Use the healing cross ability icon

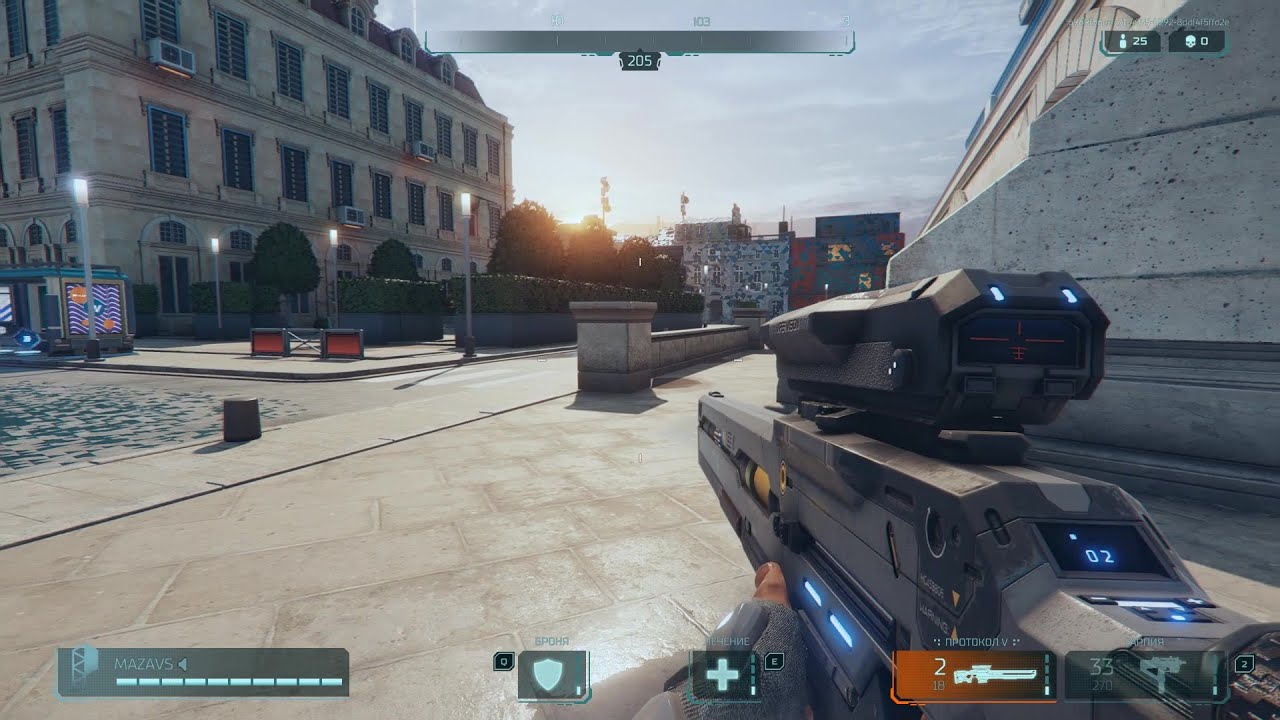723,675
